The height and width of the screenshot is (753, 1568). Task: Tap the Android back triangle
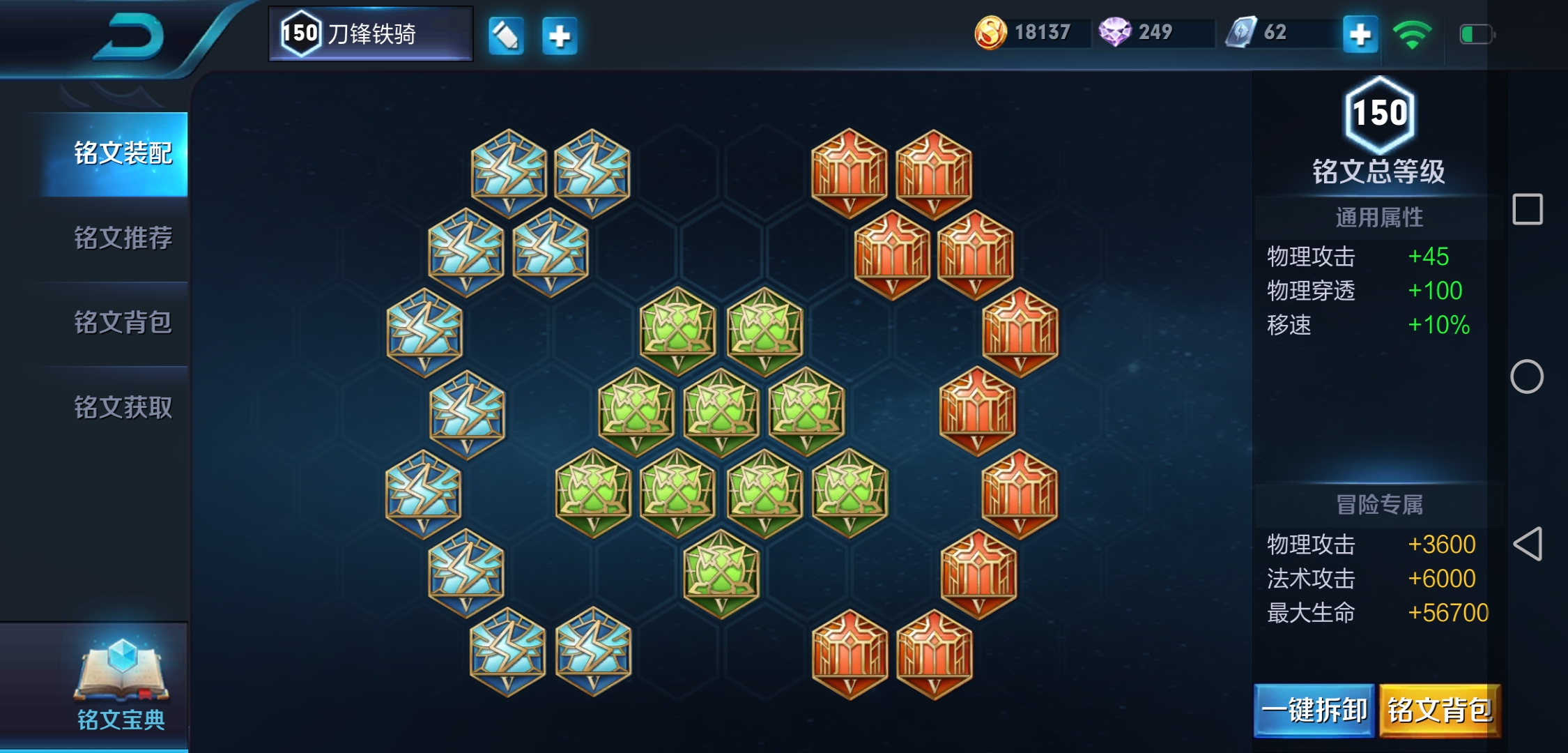[1527, 544]
